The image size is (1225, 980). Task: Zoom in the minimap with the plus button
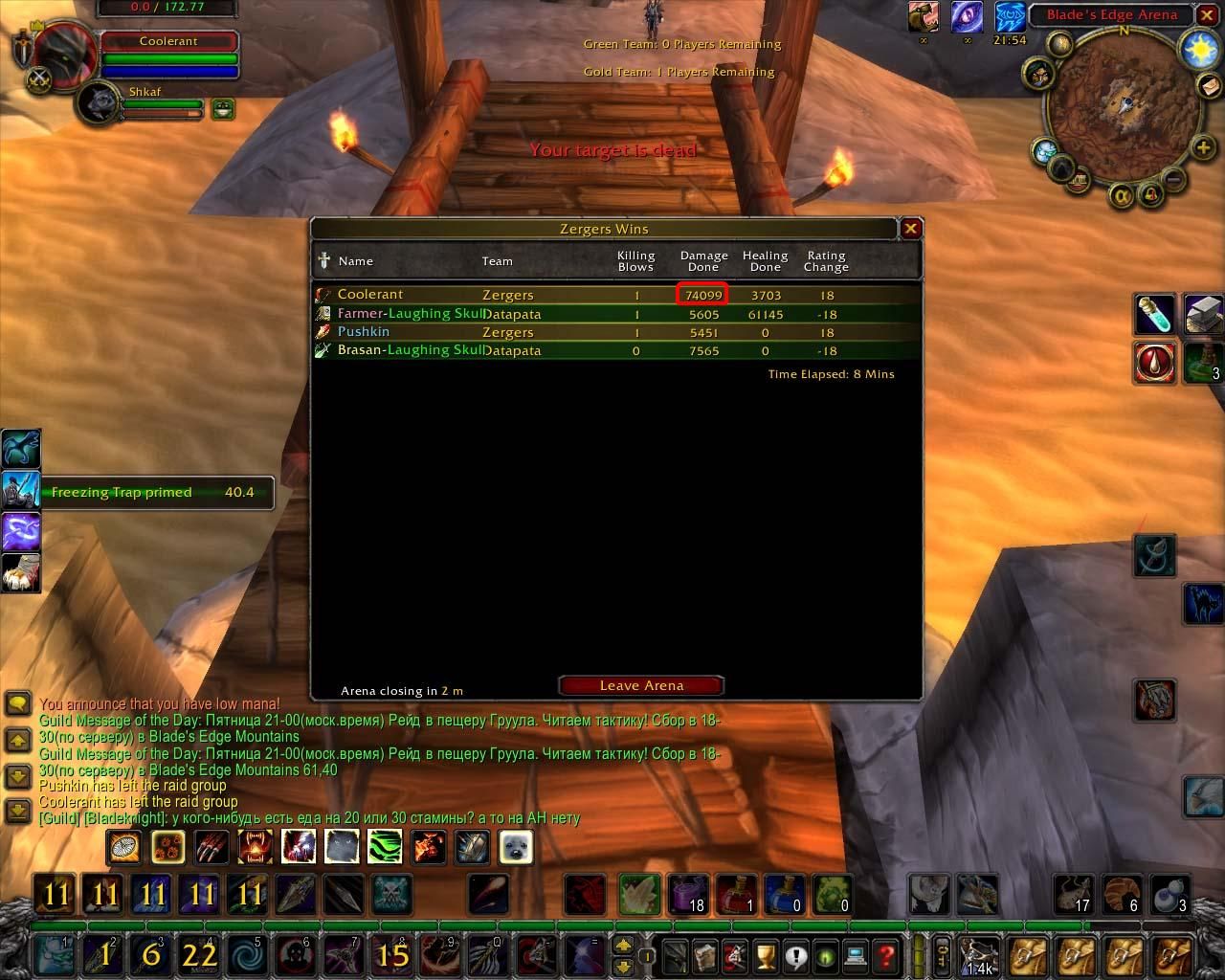coord(1202,147)
